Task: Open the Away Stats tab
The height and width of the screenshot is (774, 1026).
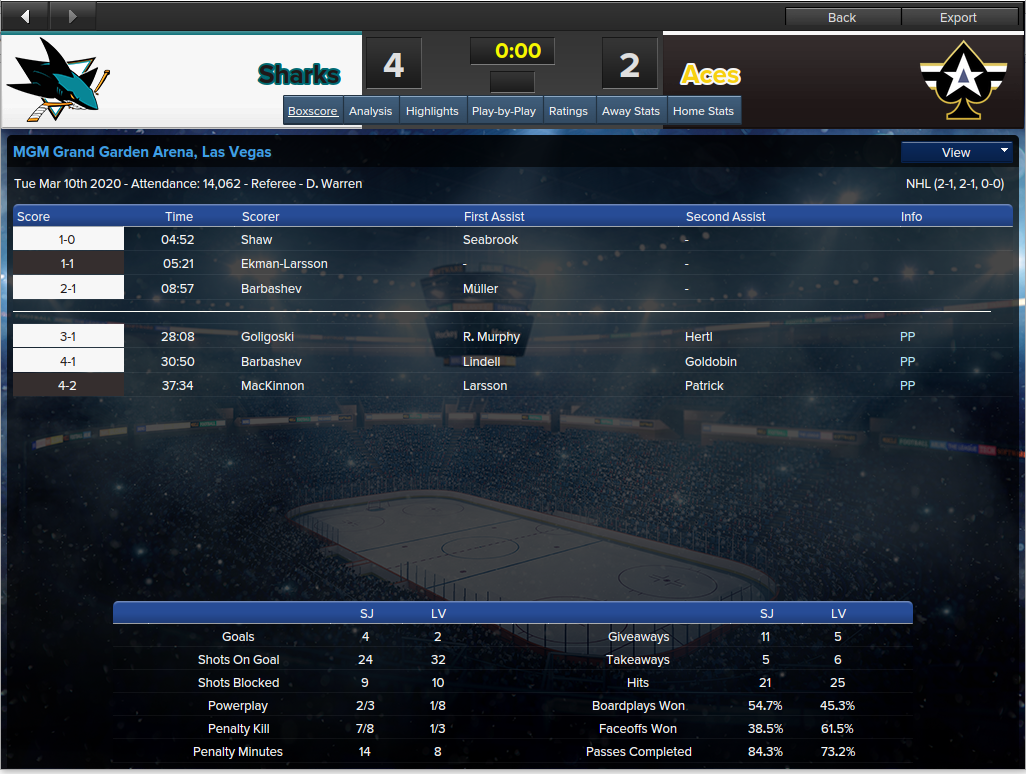Action: 631,111
